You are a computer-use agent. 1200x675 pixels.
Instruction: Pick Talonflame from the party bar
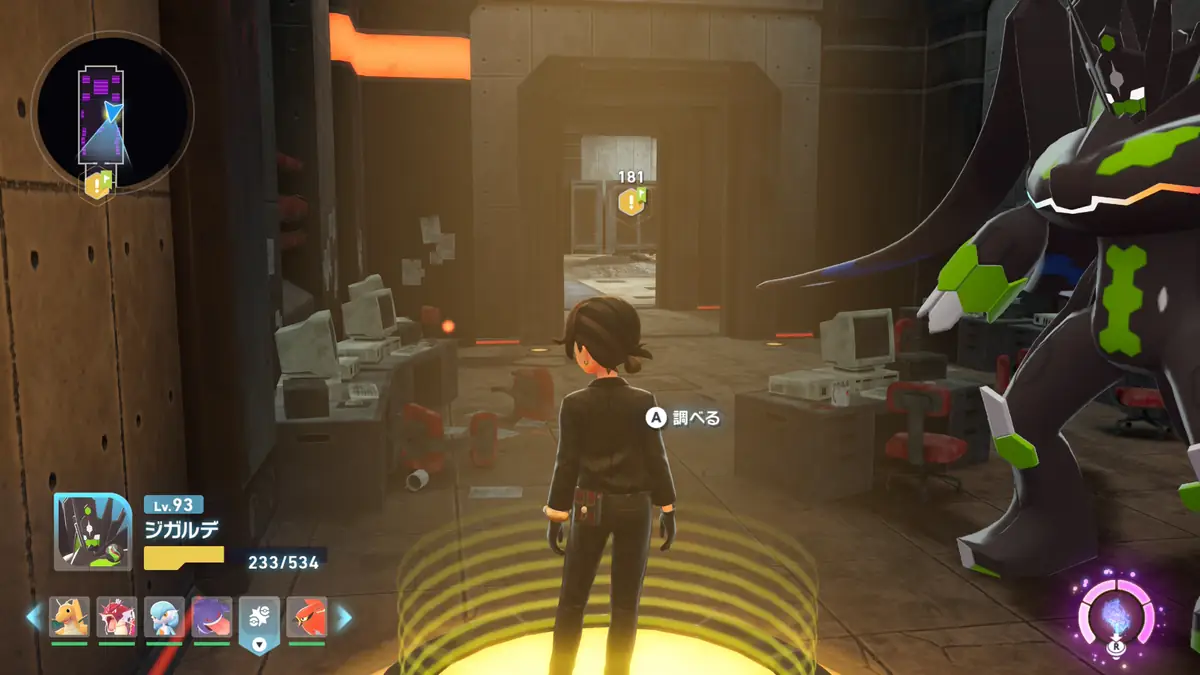(307, 617)
